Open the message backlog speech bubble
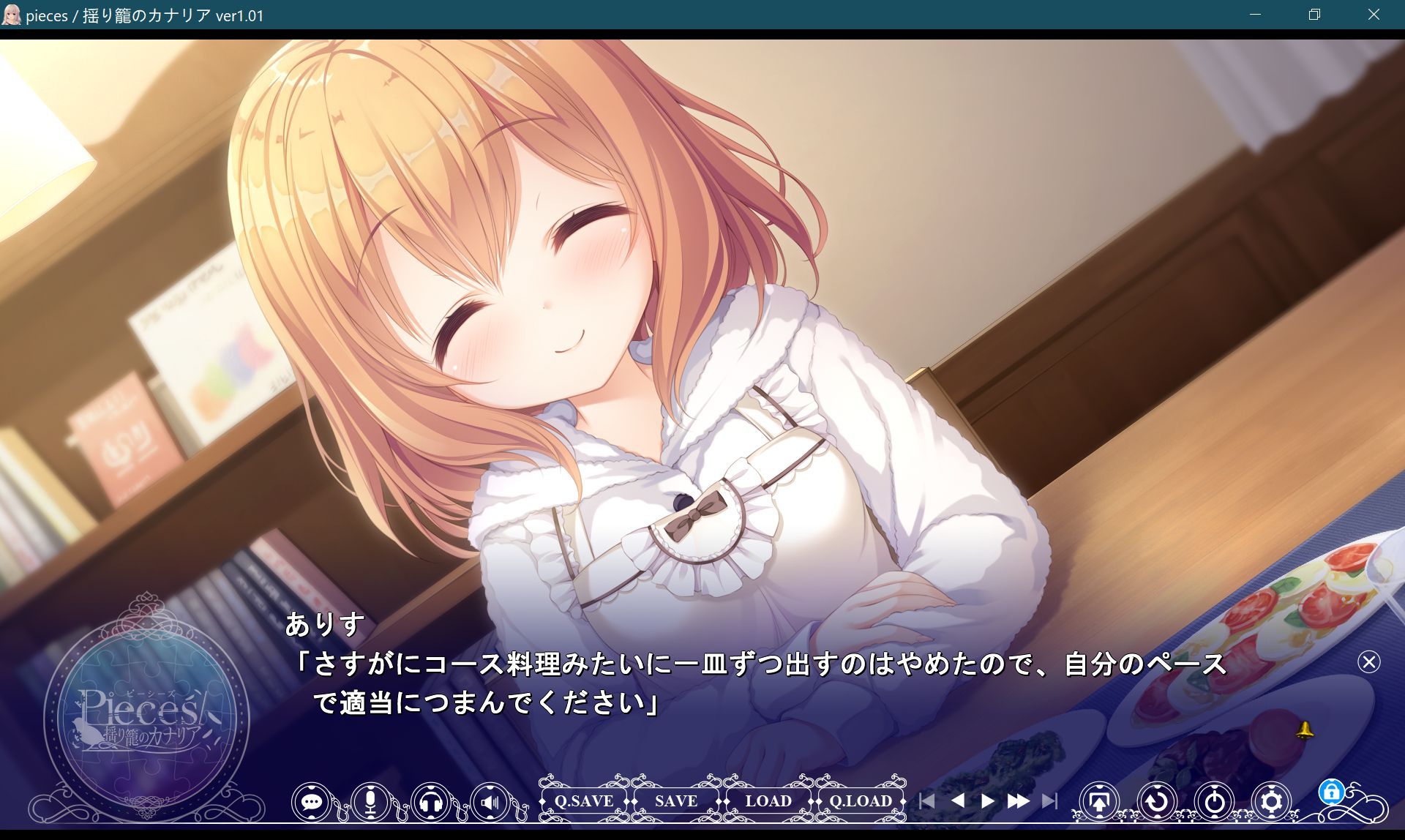The width and height of the screenshot is (1405, 840). tap(313, 801)
